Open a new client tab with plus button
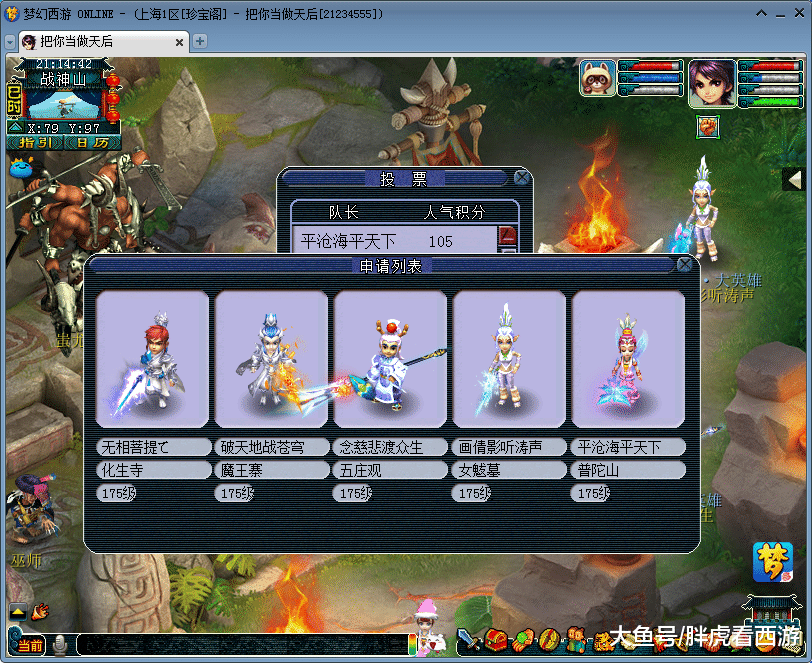 coord(200,41)
